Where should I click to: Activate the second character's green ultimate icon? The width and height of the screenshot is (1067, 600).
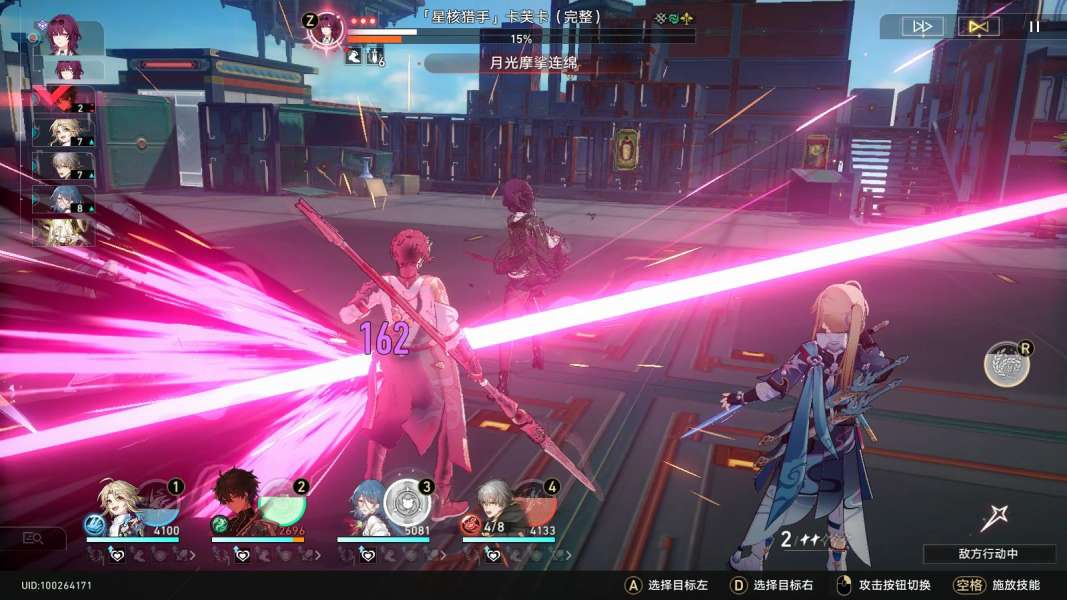click(220, 524)
